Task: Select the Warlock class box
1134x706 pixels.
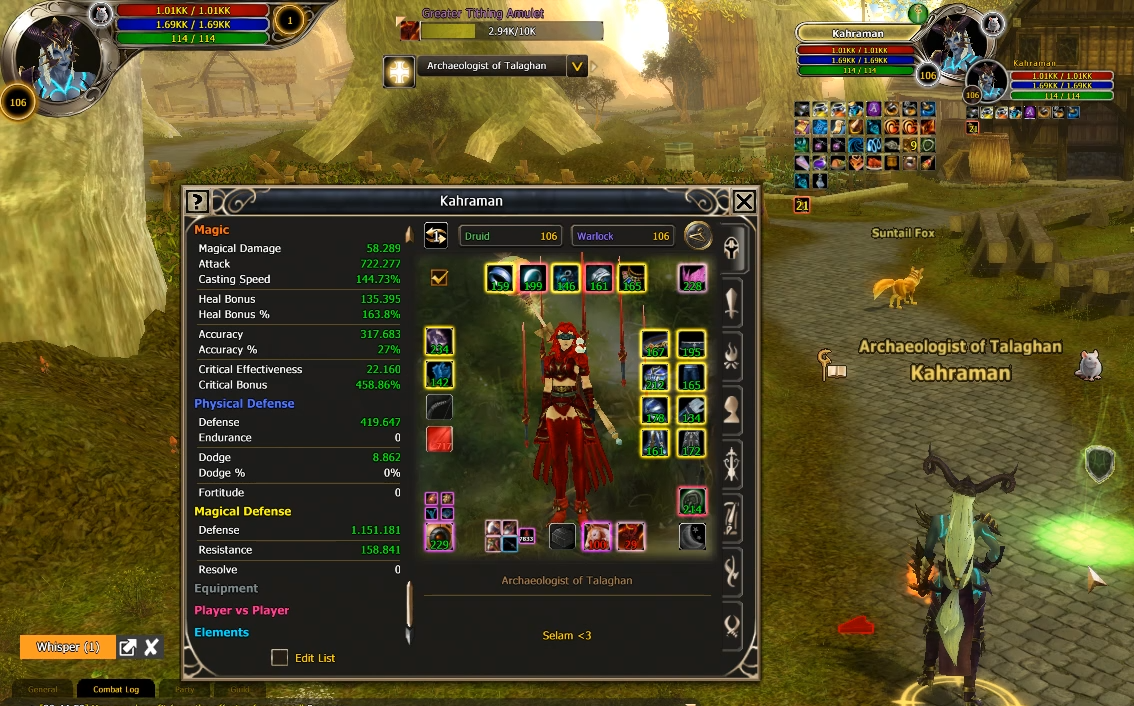Action: coord(622,236)
